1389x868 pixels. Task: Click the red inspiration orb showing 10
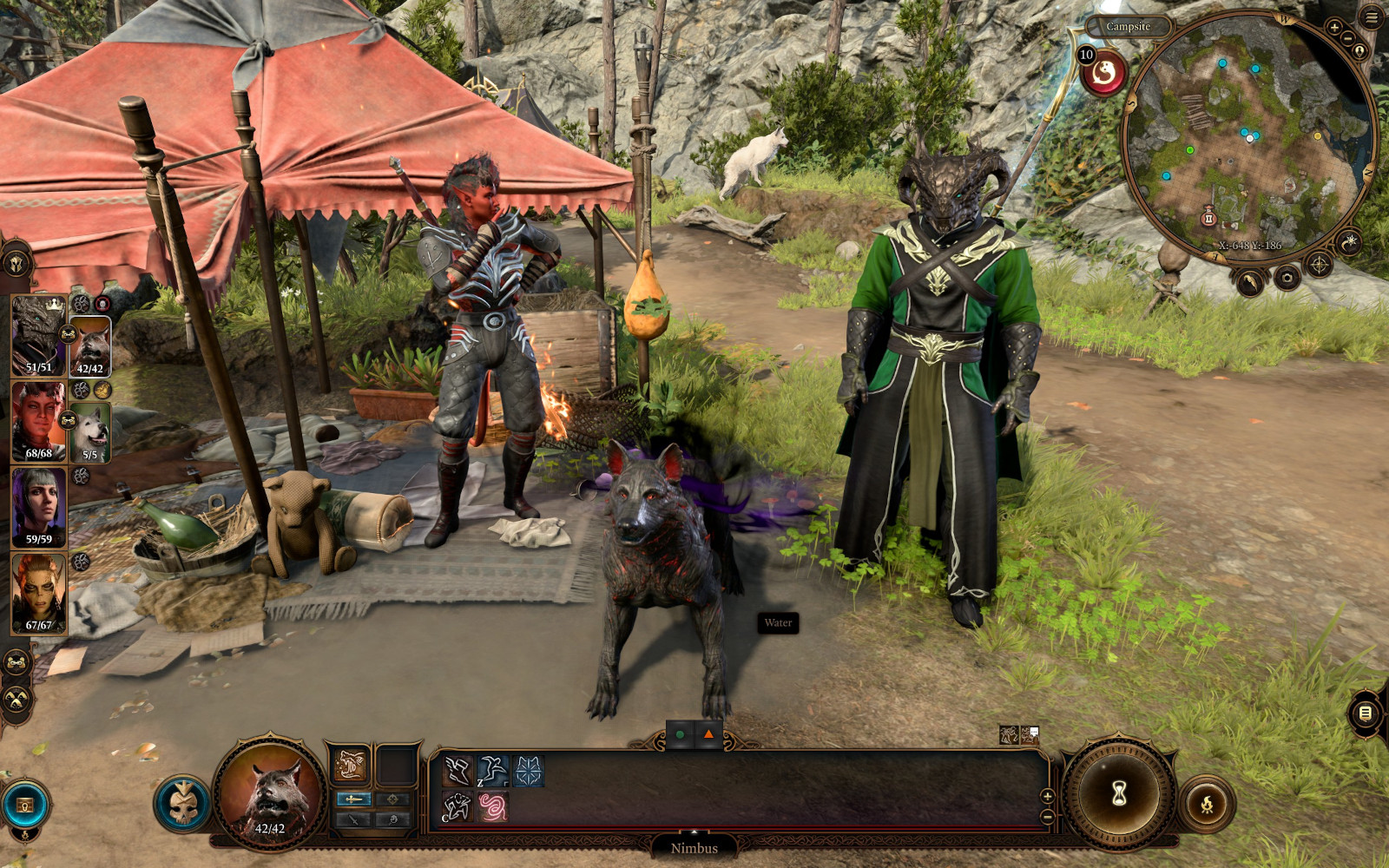pos(1103,73)
